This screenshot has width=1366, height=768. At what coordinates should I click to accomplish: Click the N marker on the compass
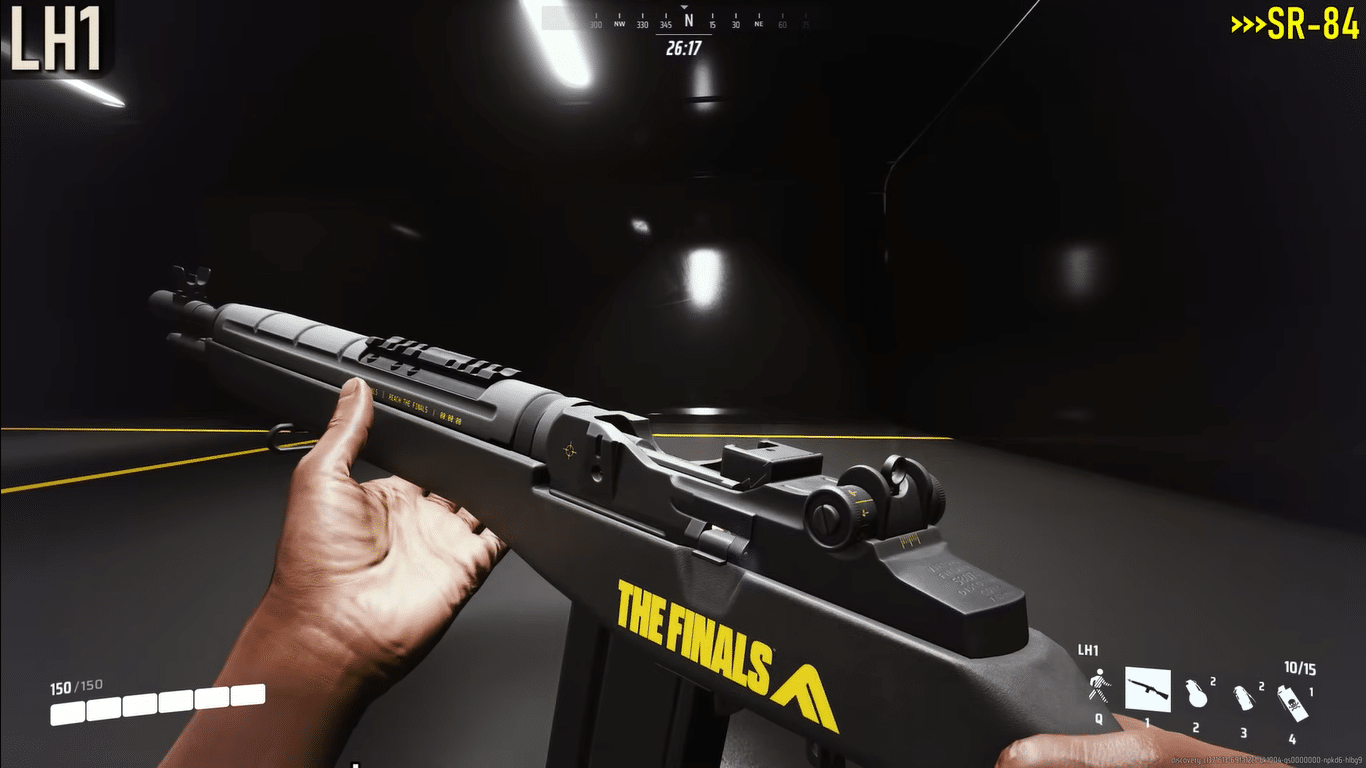click(688, 20)
